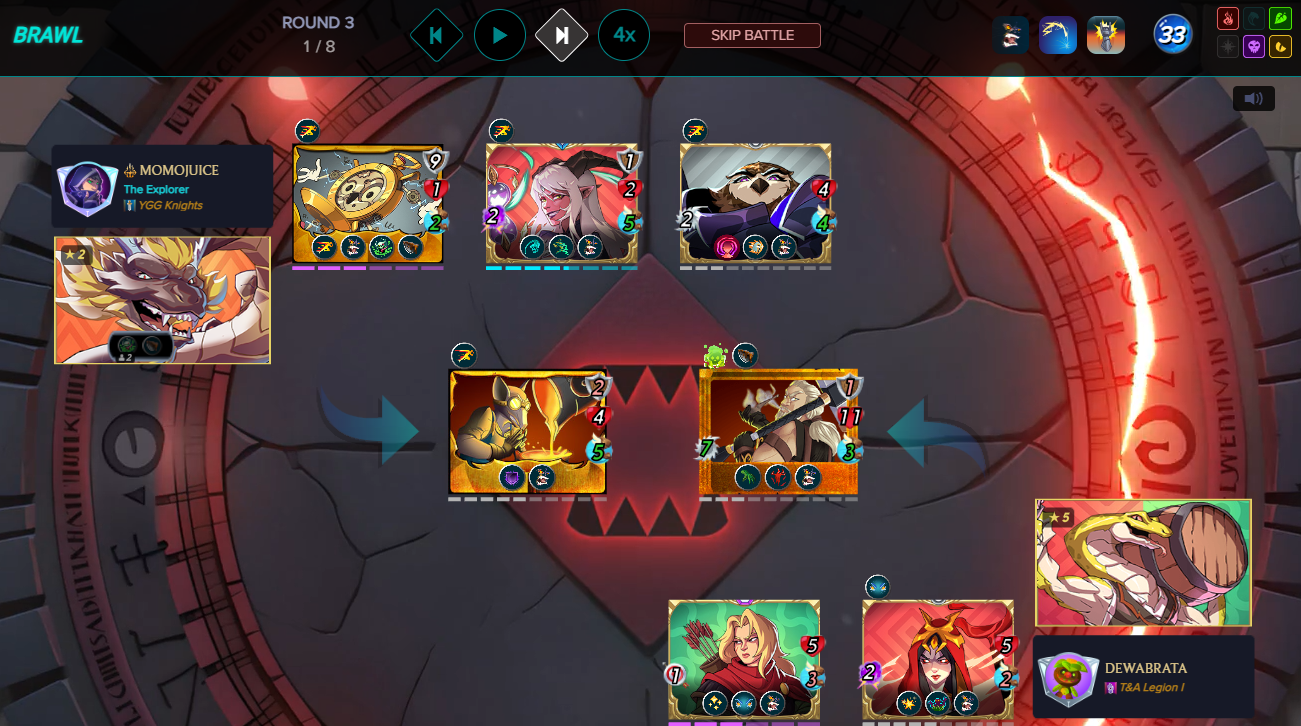View DEWABRATA player profile panel

tap(1143, 677)
